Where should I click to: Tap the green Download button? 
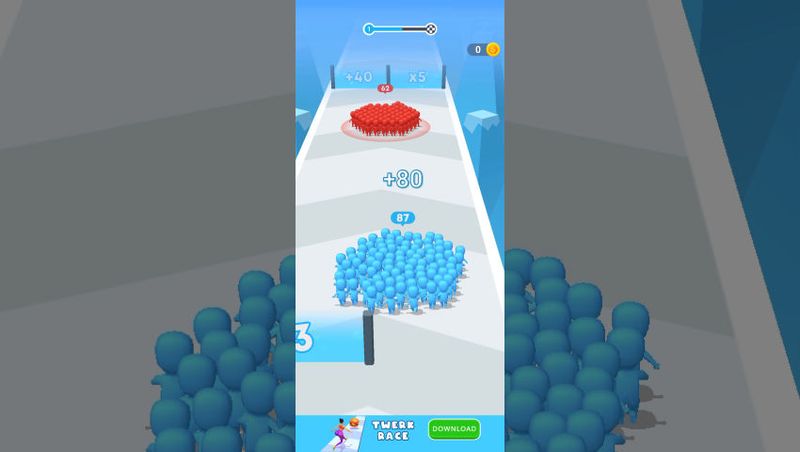[x=454, y=429]
